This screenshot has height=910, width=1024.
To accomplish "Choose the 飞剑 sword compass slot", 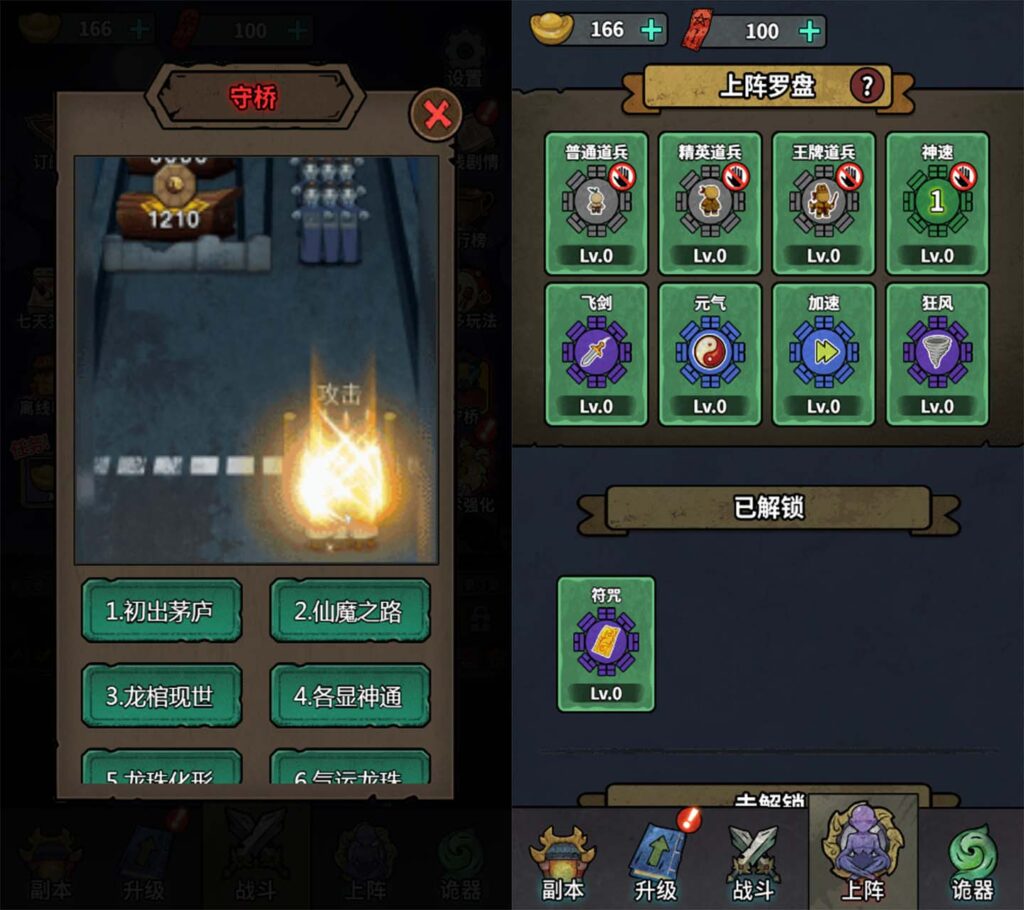I will [x=596, y=354].
